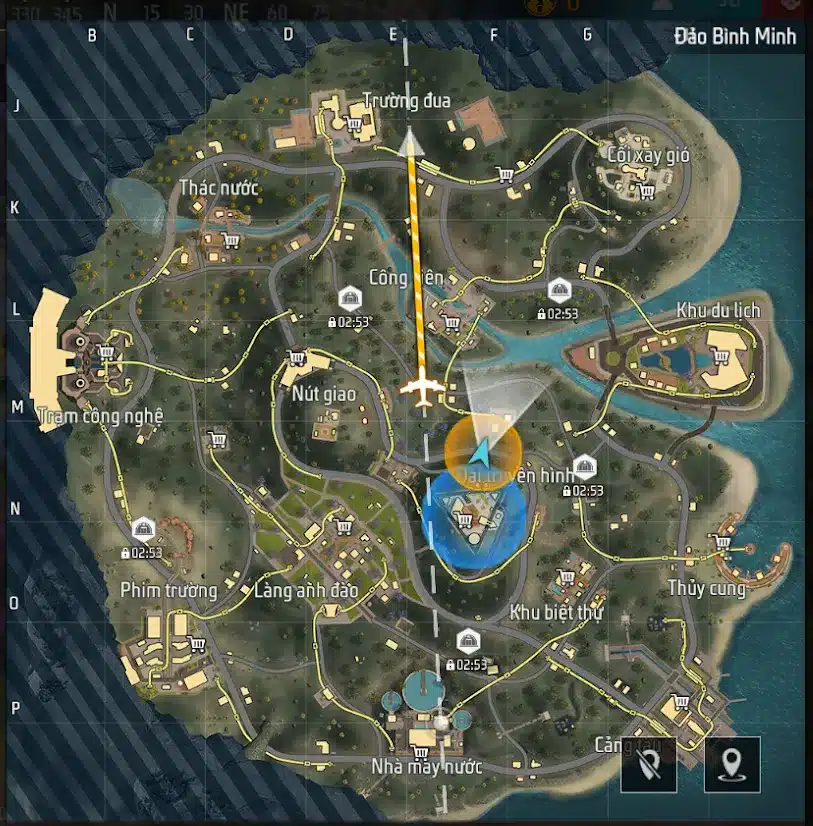
Task: Tap the place marker pin button
Action: click(x=734, y=765)
